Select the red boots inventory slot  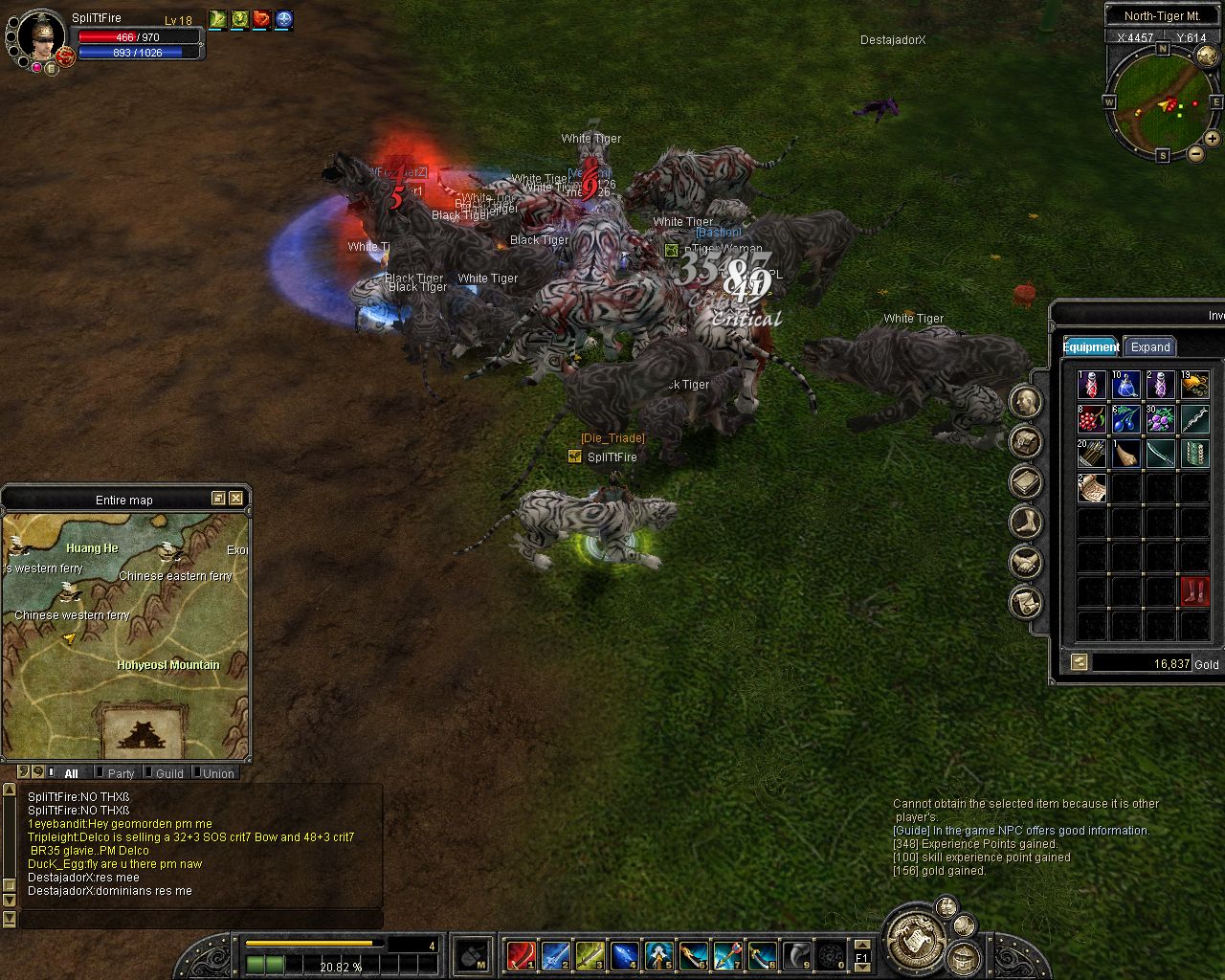tap(1193, 590)
